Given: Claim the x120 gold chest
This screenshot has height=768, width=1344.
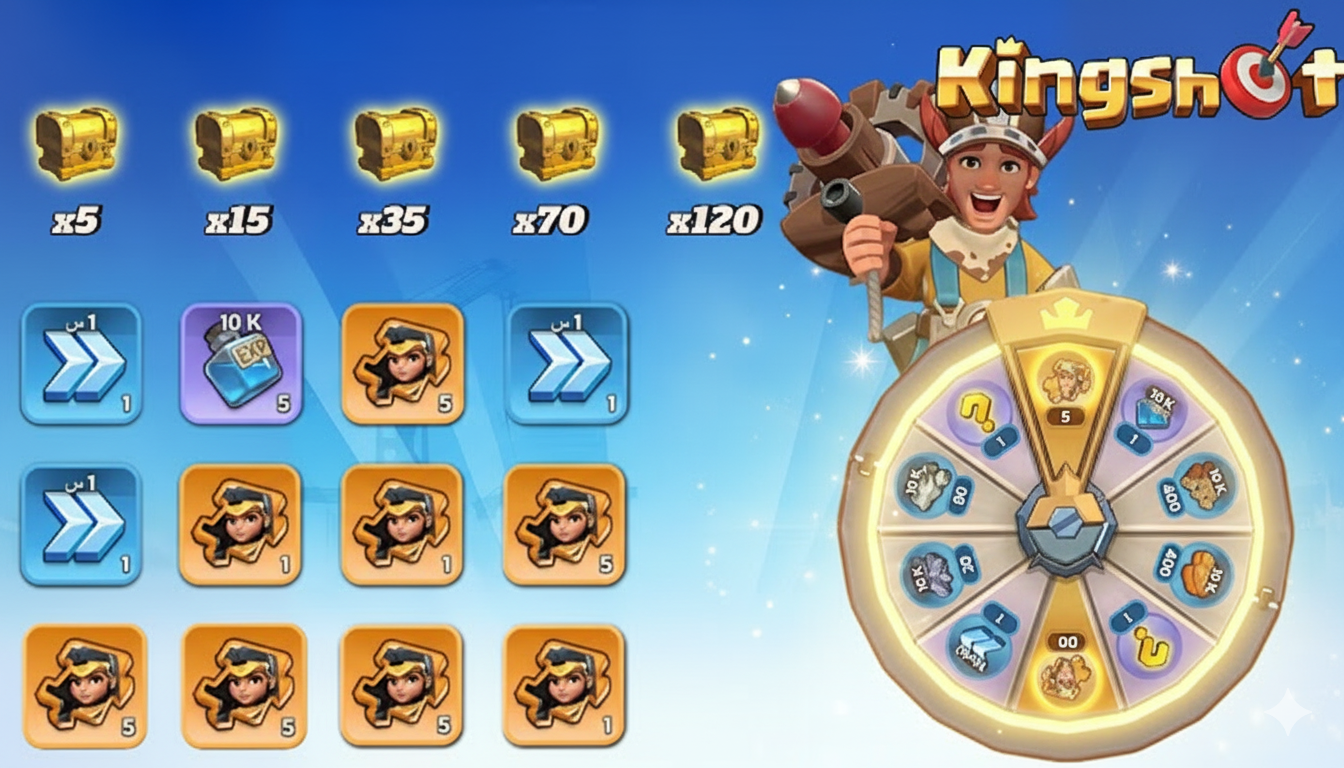Looking at the screenshot, I should pyautogui.click(x=717, y=144).
